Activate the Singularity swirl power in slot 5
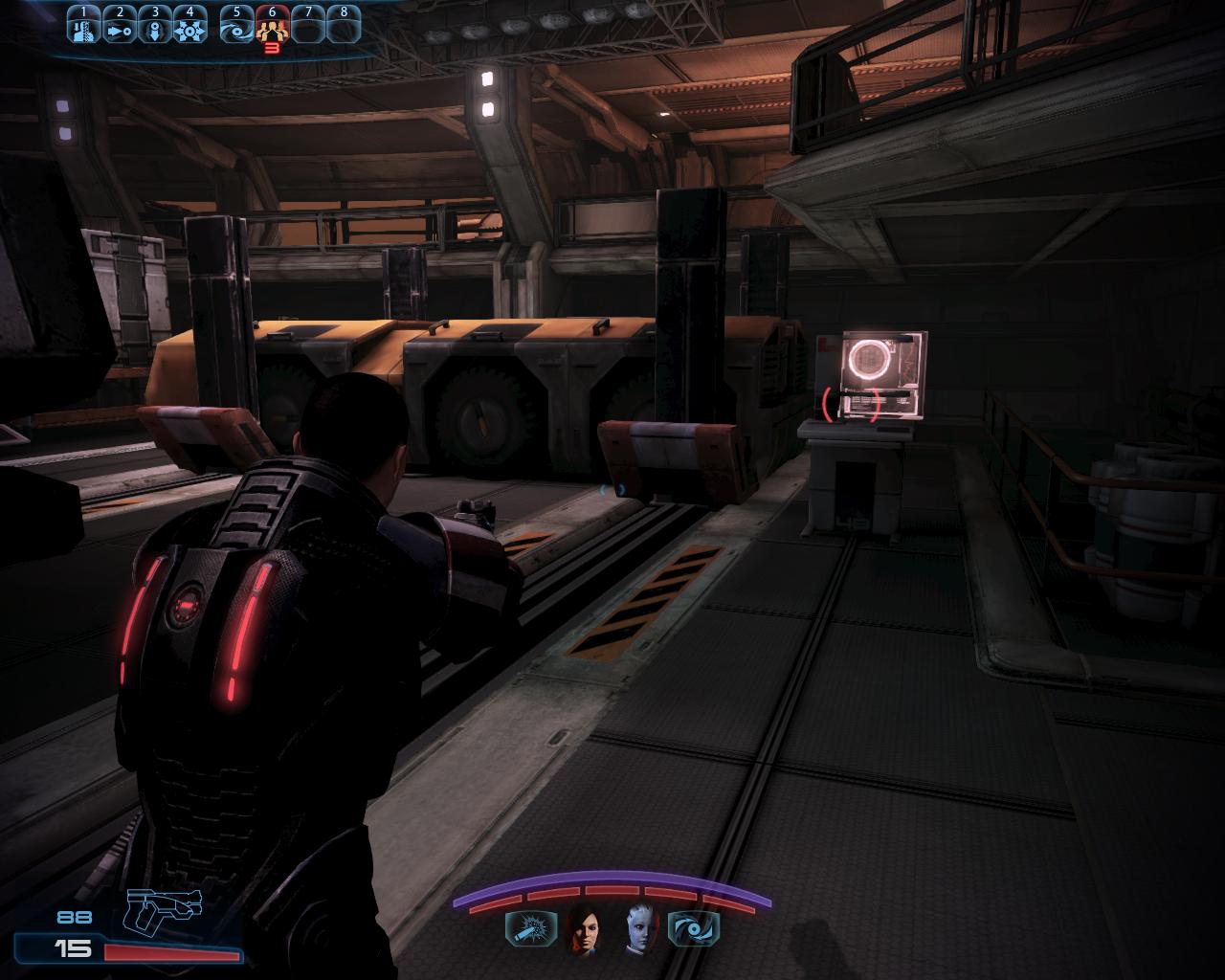Viewport: 1225px width, 980px height. [x=236, y=29]
